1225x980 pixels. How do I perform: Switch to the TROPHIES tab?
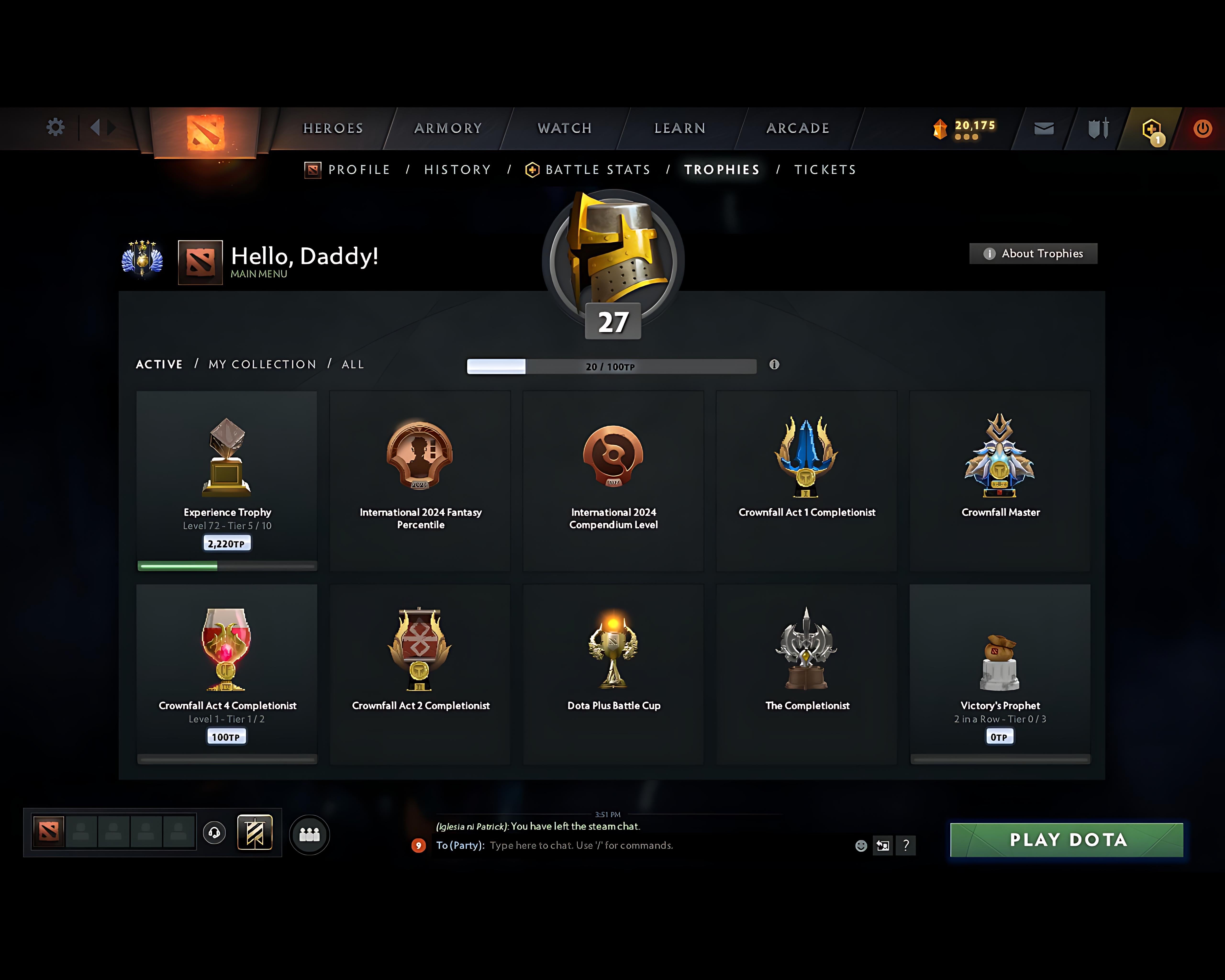point(722,169)
